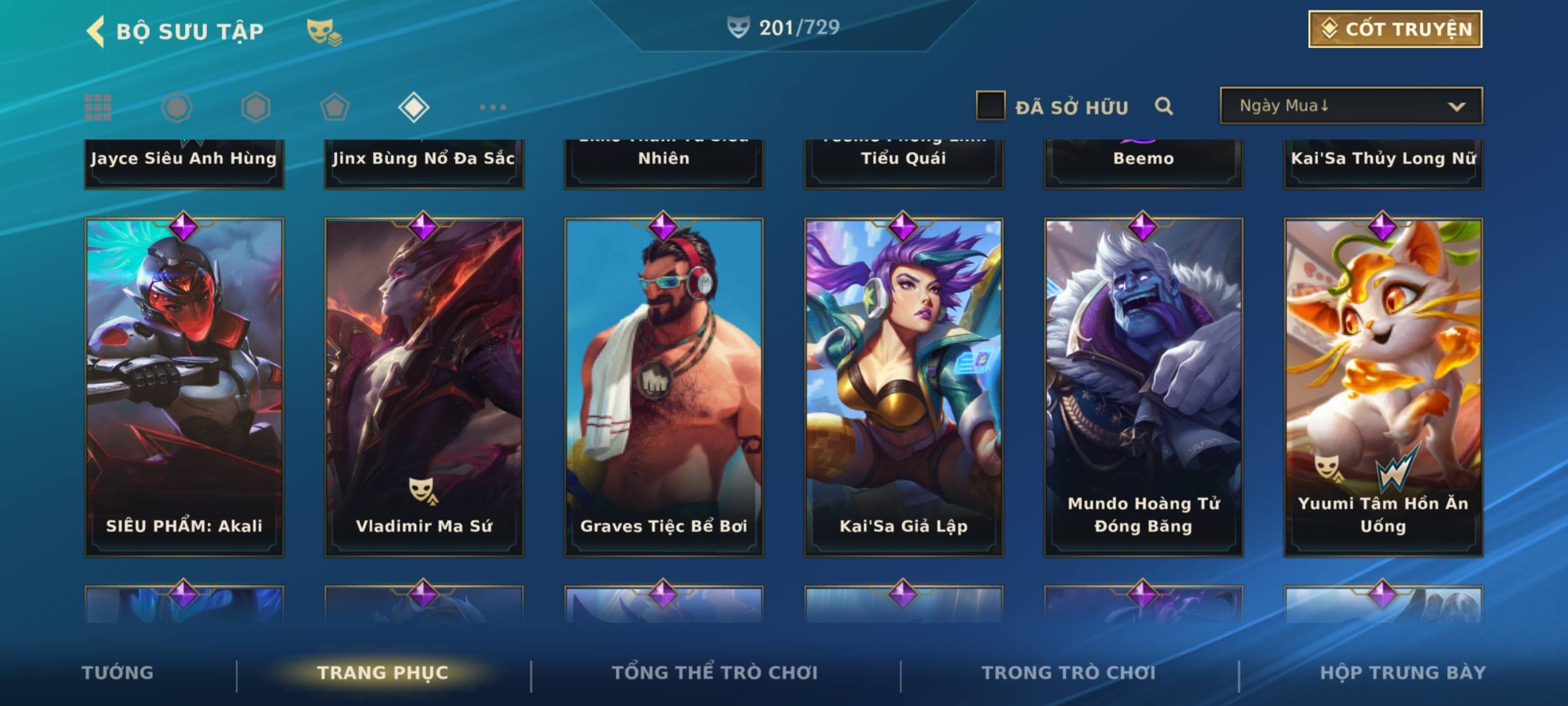Switch to the Tướng tab
This screenshot has width=1568, height=706.
(x=118, y=673)
